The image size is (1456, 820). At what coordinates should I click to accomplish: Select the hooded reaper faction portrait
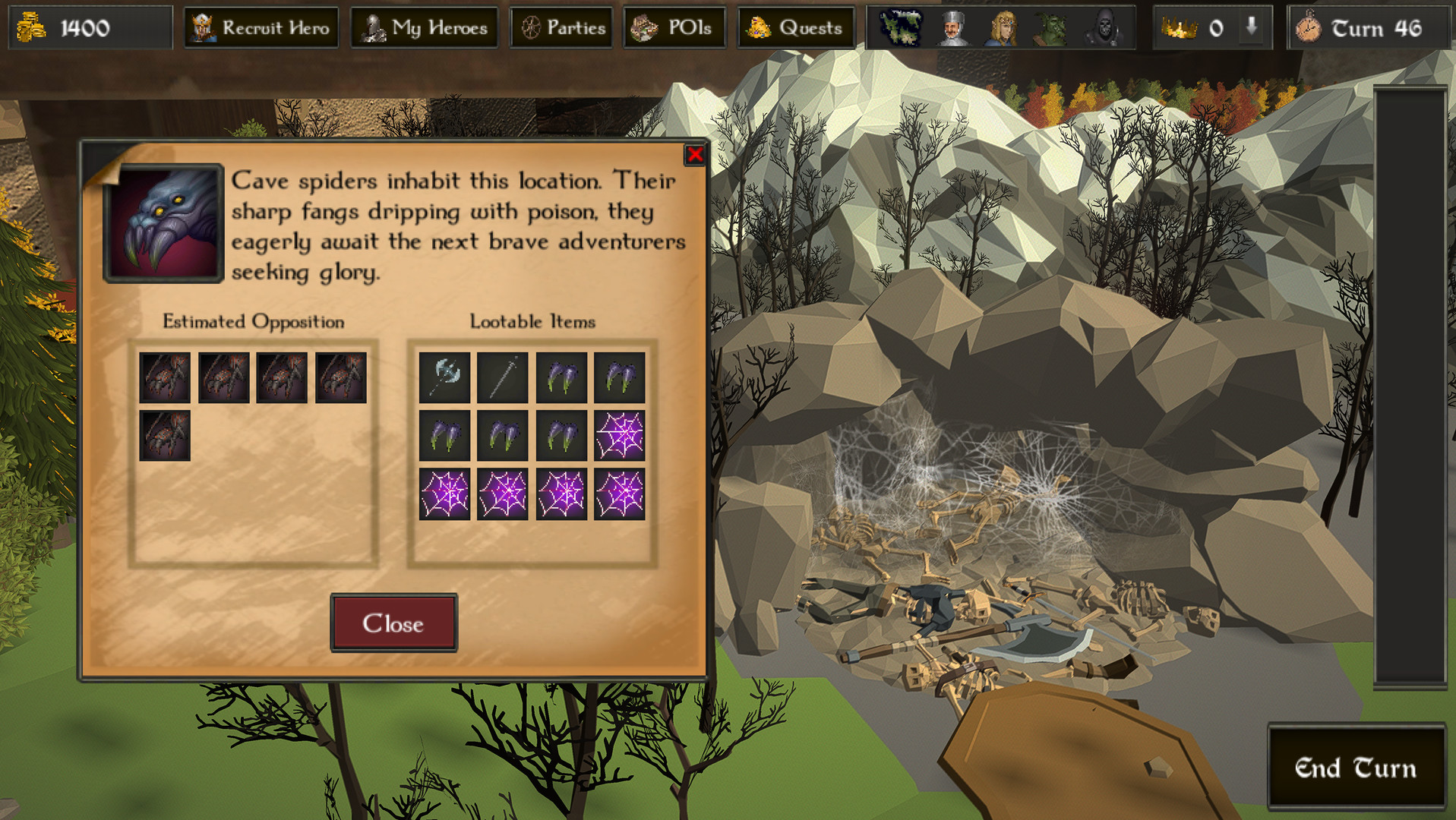tap(1102, 27)
